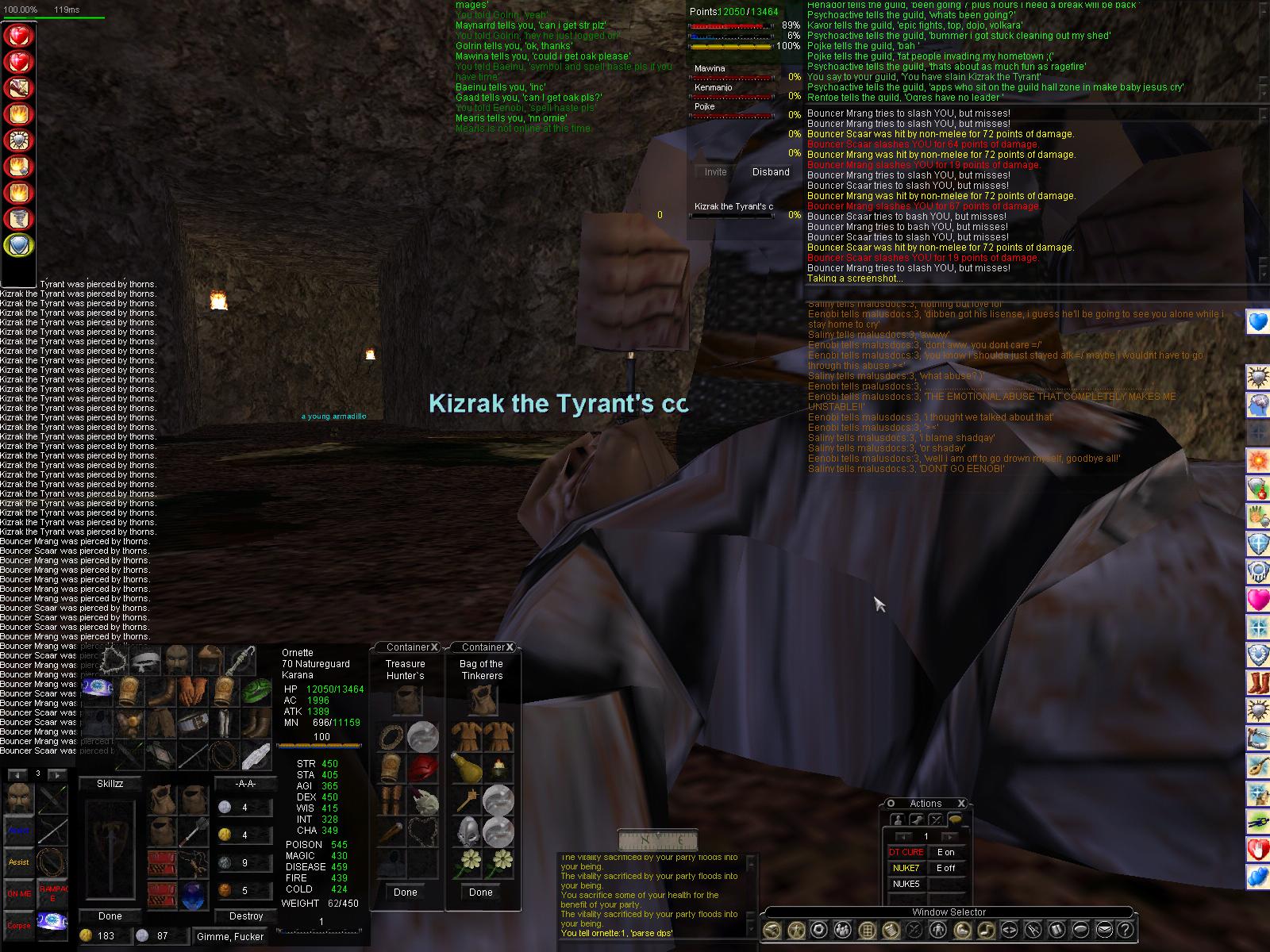Click the Destroy button in the inventory
The height and width of the screenshot is (952, 1270).
pyautogui.click(x=246, y=916)
